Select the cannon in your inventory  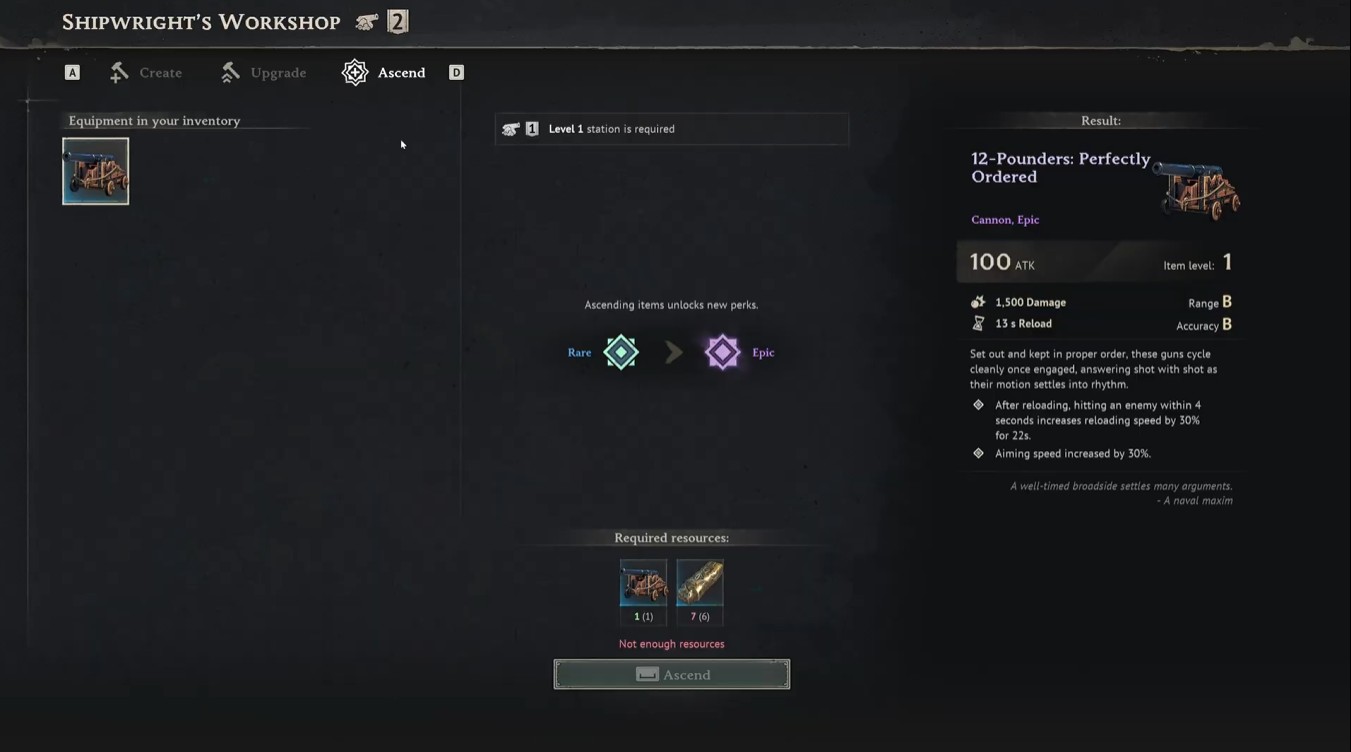tap(95, 170)
